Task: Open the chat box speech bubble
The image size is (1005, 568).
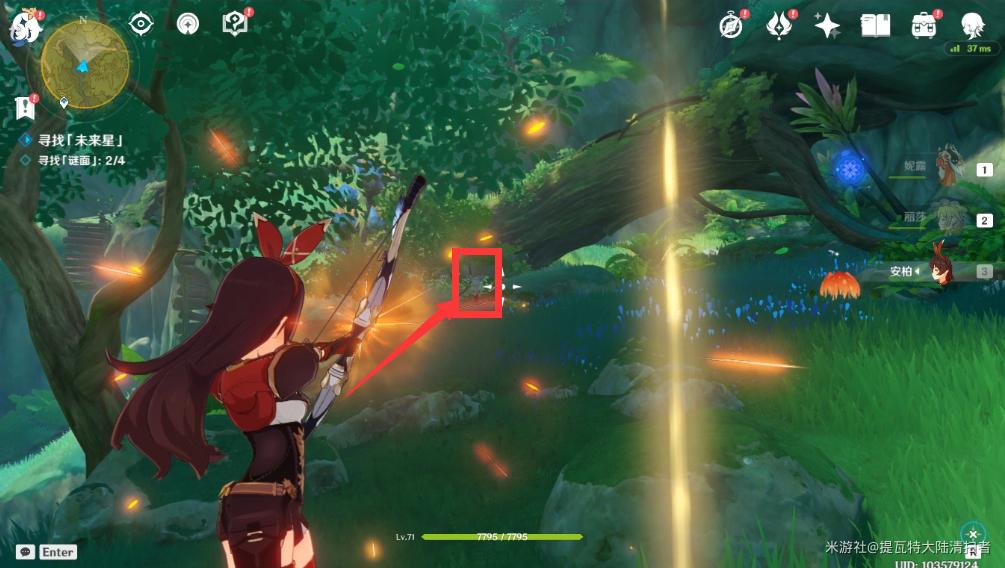Action: [26, 552]
